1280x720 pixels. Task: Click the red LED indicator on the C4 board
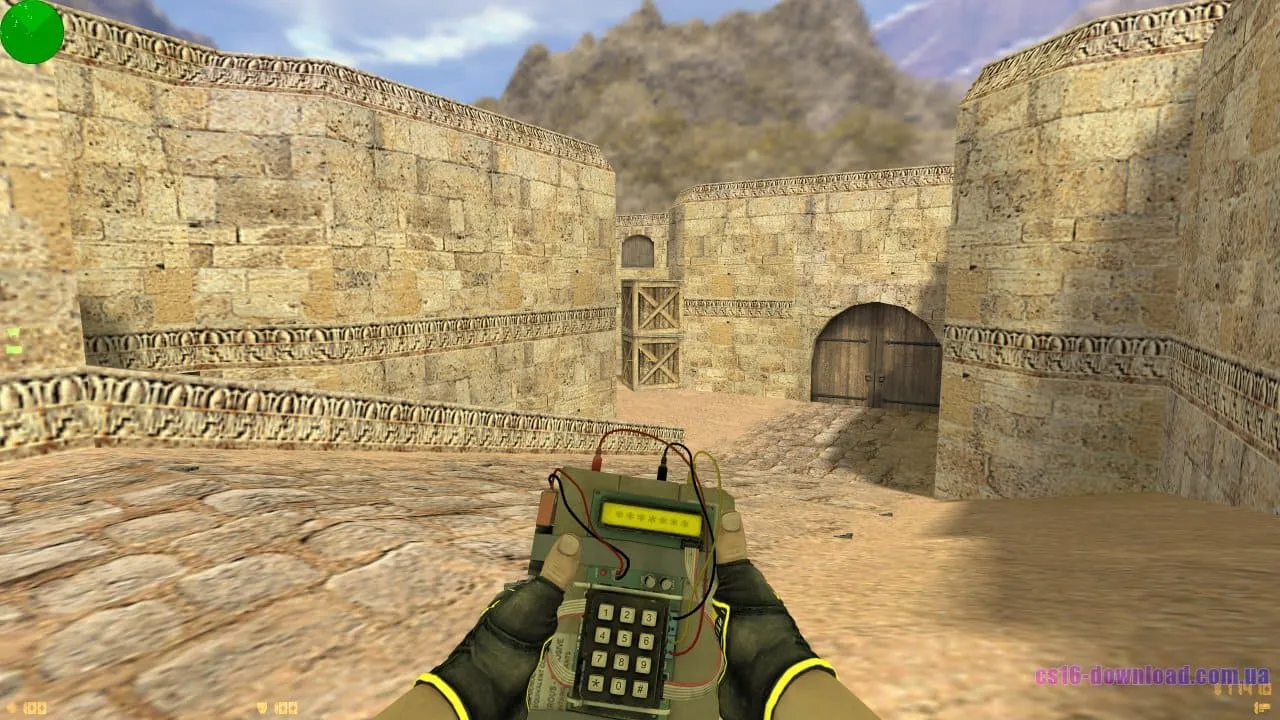click(x=603, y=571)
